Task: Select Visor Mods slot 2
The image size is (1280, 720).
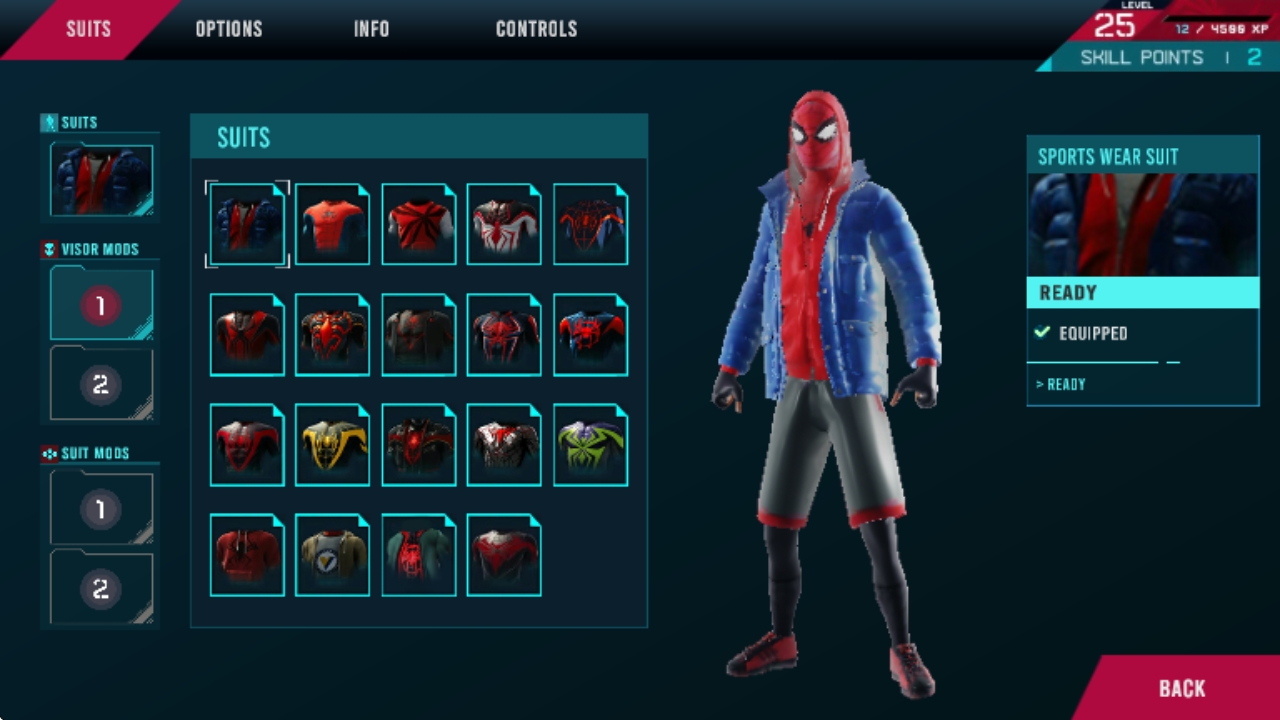Action: tap(101, 384)
